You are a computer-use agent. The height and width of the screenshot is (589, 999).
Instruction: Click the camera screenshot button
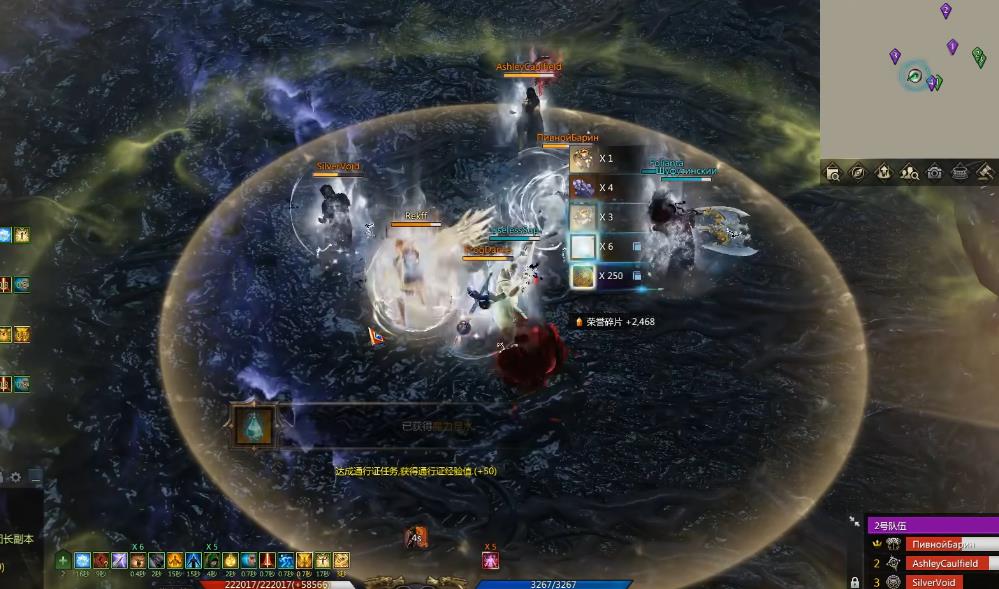tap(934, 173)
